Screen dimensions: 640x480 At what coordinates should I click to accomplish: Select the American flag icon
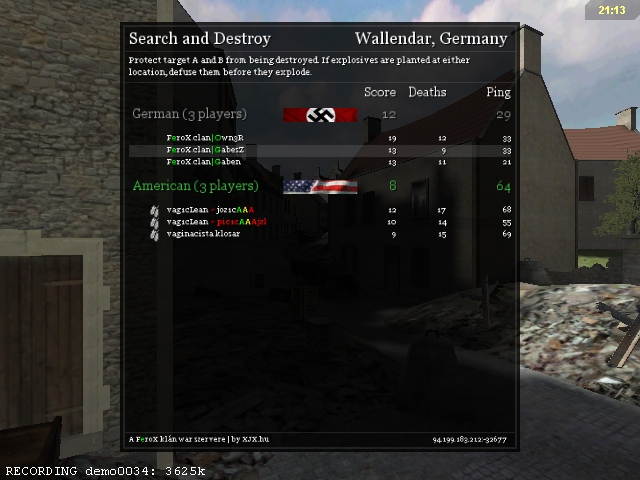[320, 186]
